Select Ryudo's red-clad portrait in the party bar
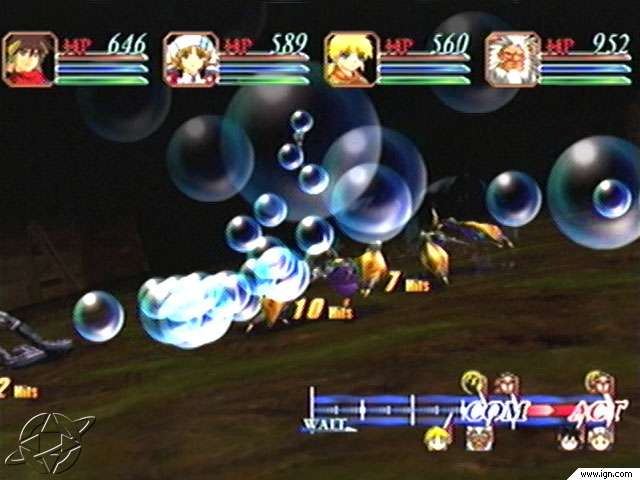The height and width of the screenshot is (480, 640). 29,59
